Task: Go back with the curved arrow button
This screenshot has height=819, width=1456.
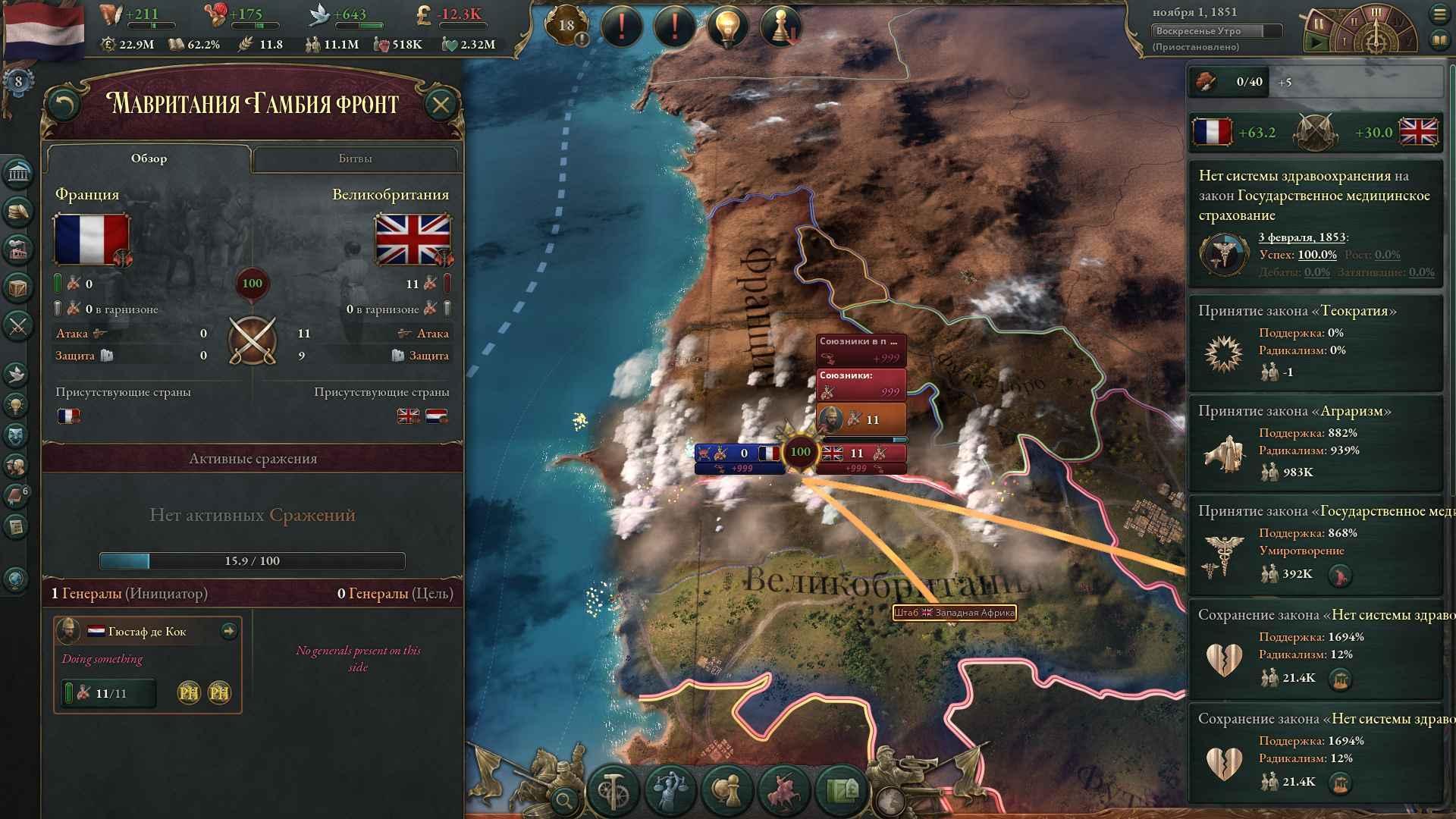Action: click(x=64, y=105)
